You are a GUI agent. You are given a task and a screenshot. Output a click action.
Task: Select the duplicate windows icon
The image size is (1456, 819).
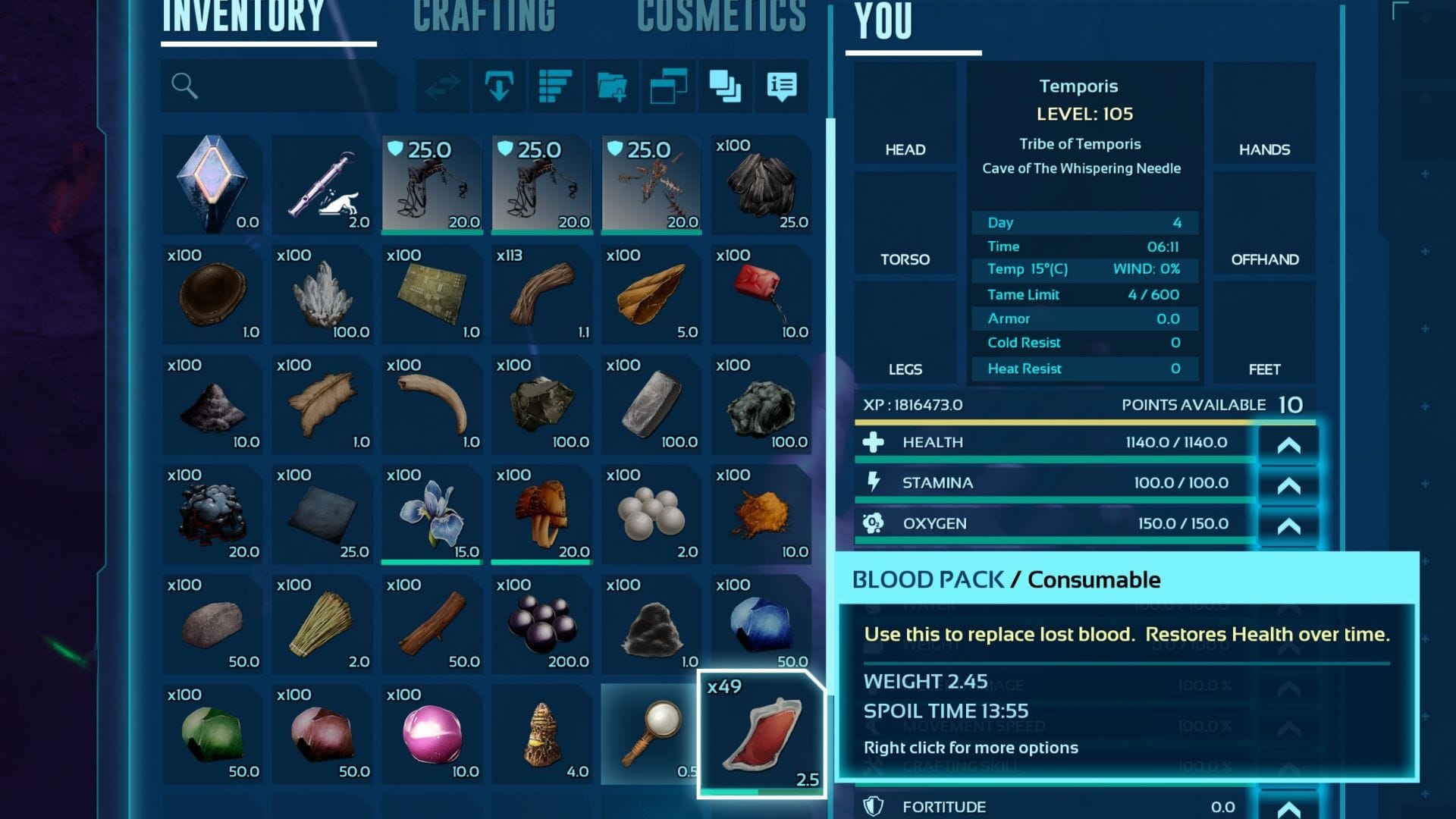(x=668, y=86)
